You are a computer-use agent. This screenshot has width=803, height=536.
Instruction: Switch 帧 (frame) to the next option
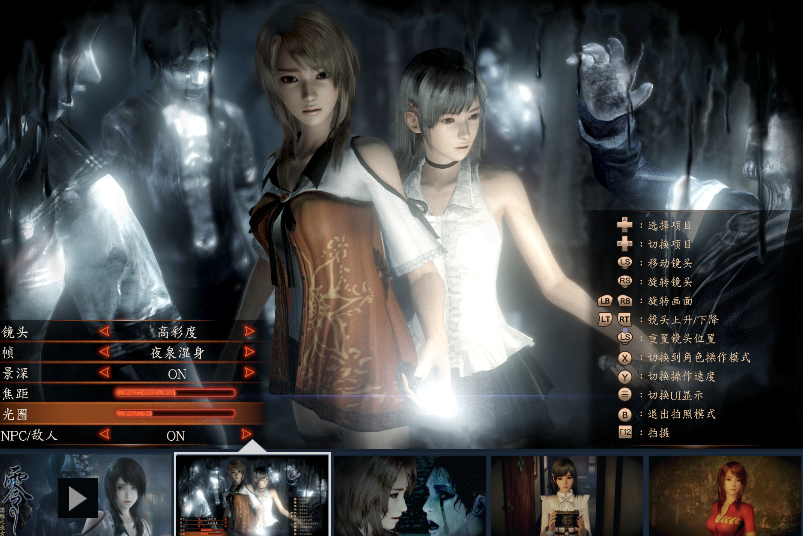(249, 352)
